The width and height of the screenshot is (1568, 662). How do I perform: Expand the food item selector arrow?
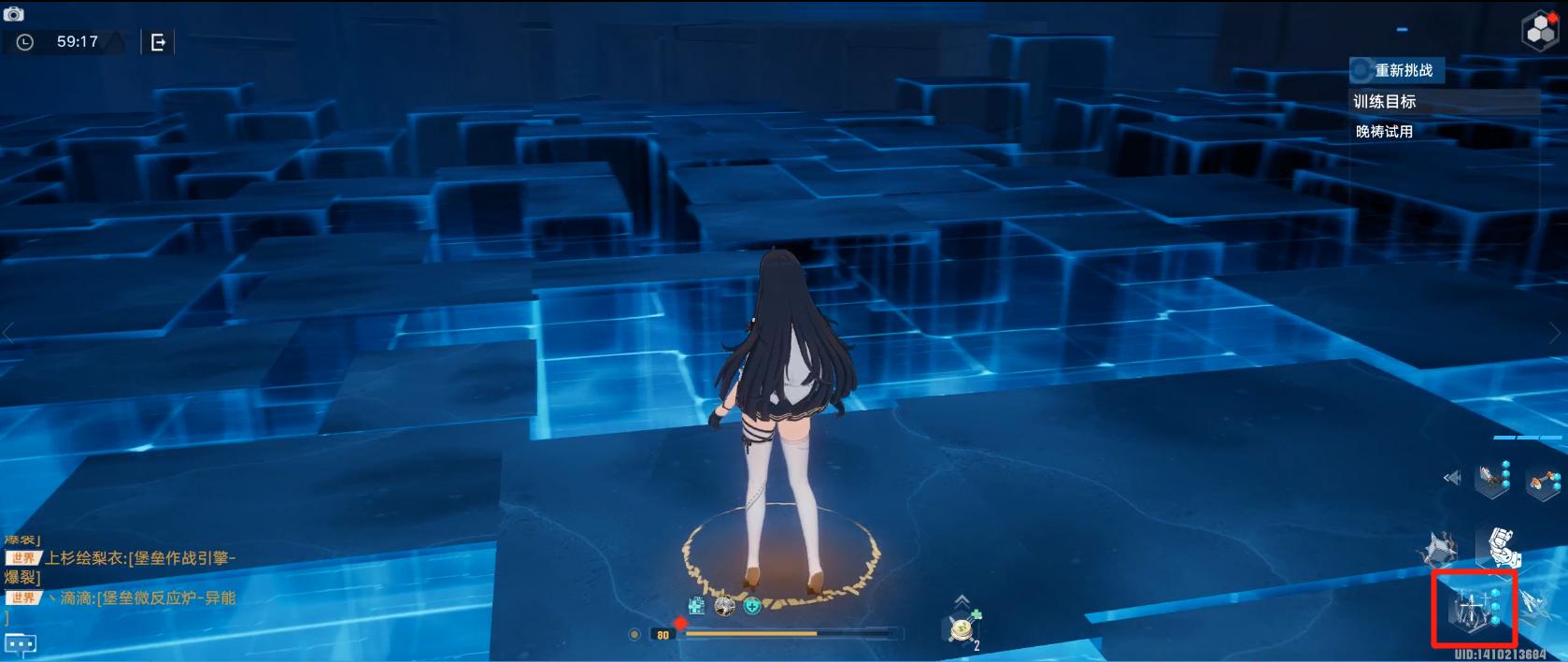[x=962, y=600]
